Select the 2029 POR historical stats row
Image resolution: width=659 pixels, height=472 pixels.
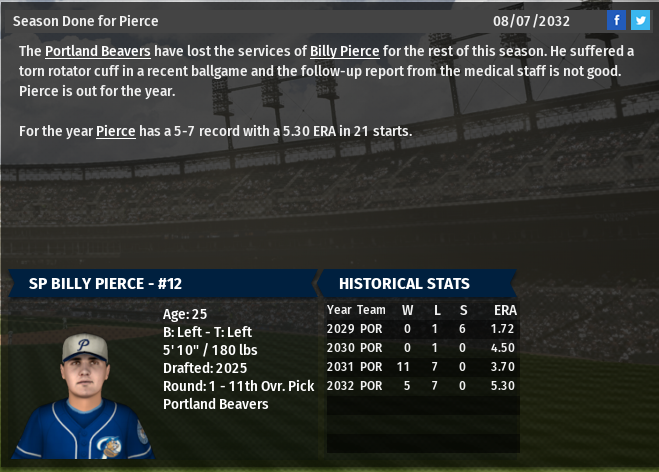(x=421, y=328)
